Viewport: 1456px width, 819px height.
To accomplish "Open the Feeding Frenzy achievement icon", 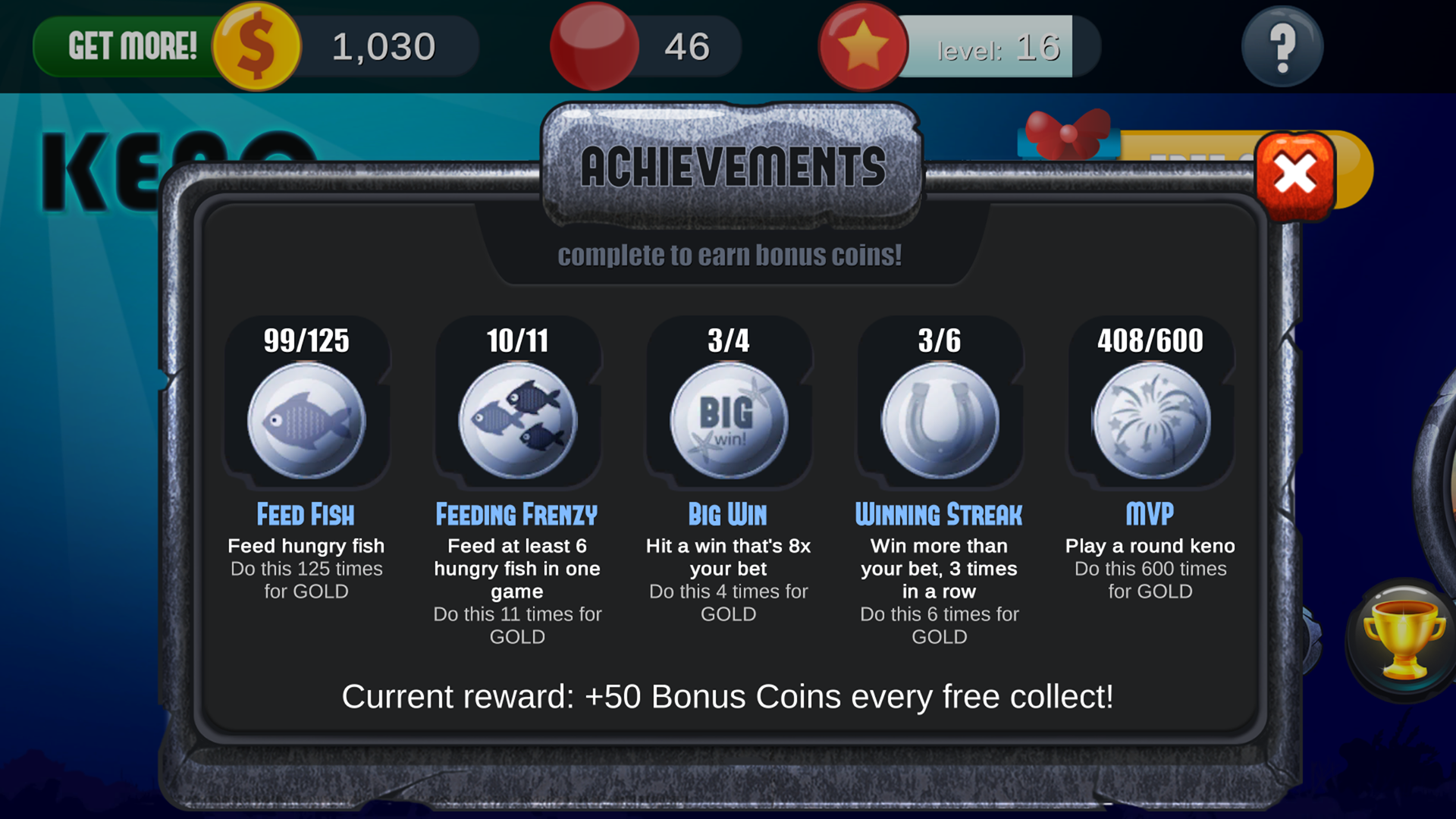I will pos(517,419).
